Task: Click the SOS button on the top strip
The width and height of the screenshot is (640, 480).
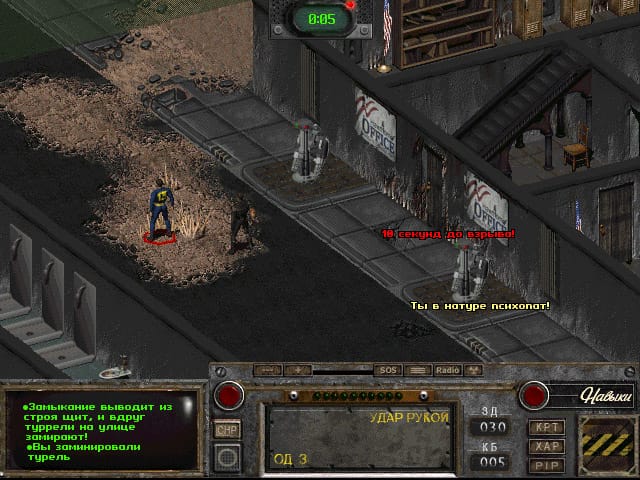Action: tap(387, 370)
